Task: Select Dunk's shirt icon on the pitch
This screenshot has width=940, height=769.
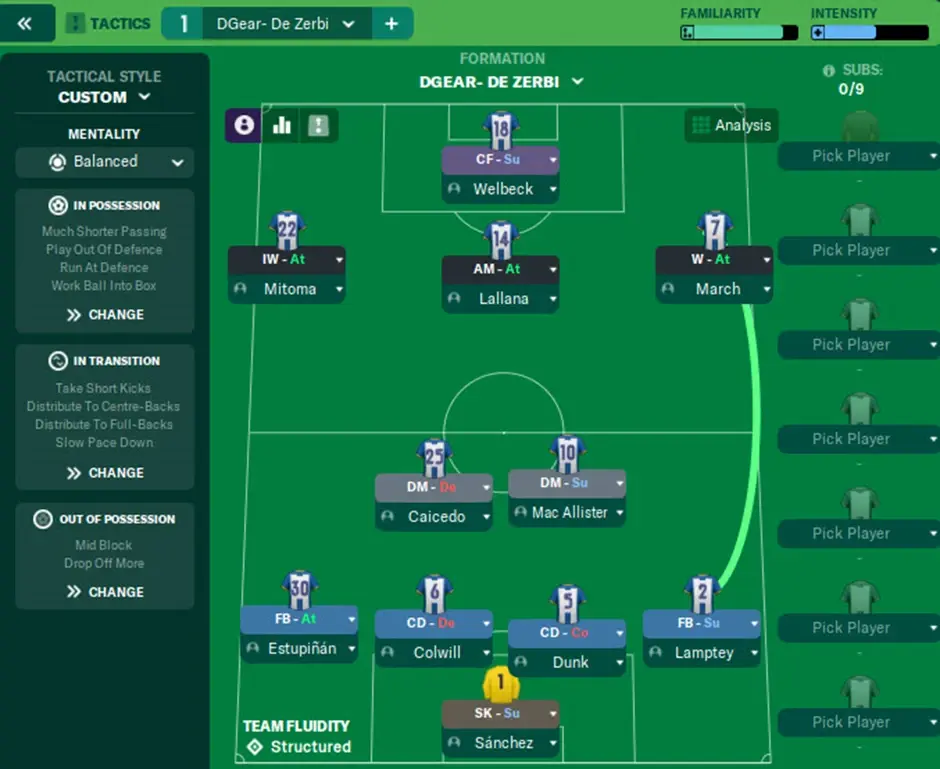Action: pyautogui.click(x=567, y=604)
